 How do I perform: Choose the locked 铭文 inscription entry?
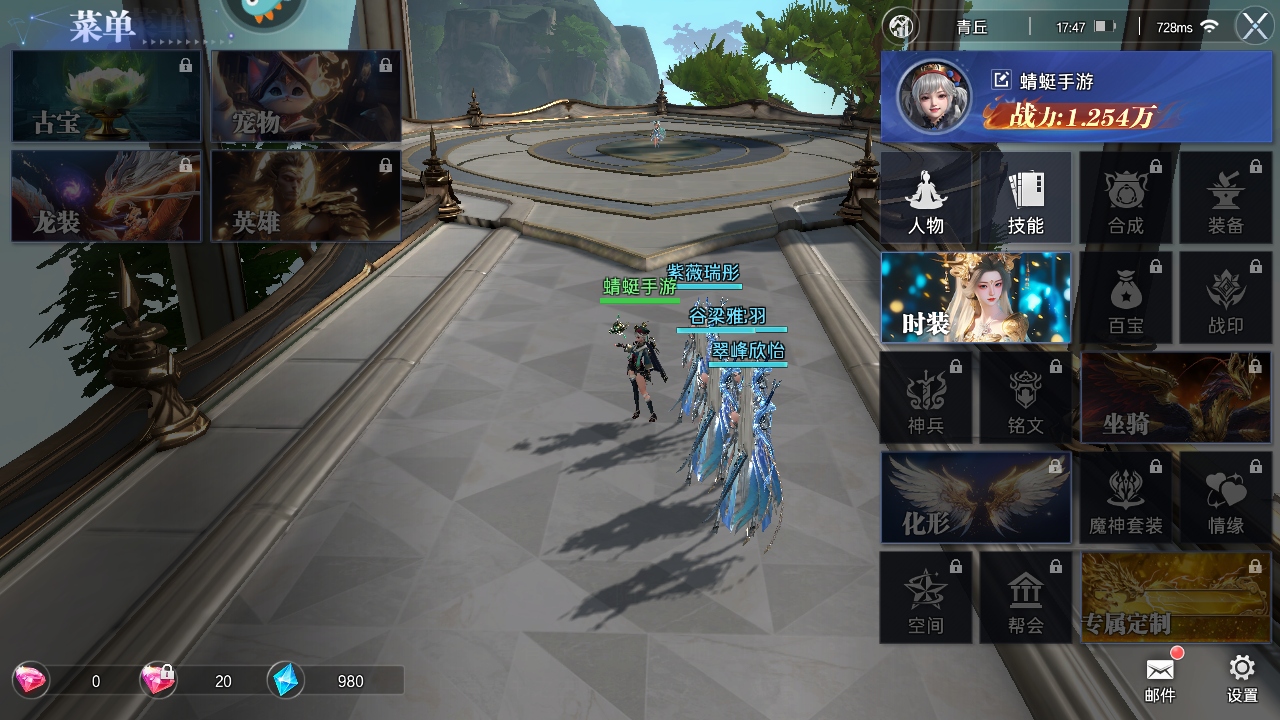coord(1026,398)
